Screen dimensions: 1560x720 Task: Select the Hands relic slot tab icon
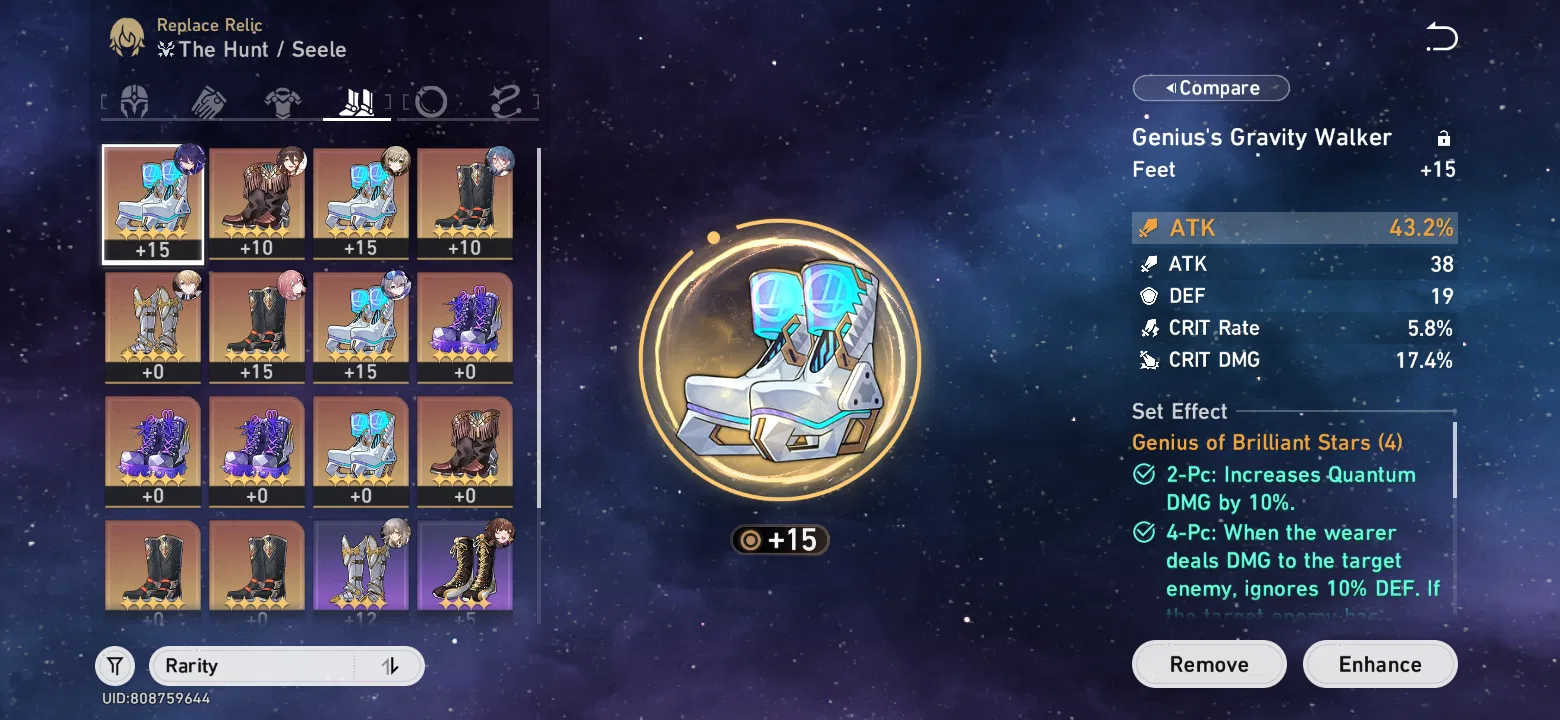[209, 99]
